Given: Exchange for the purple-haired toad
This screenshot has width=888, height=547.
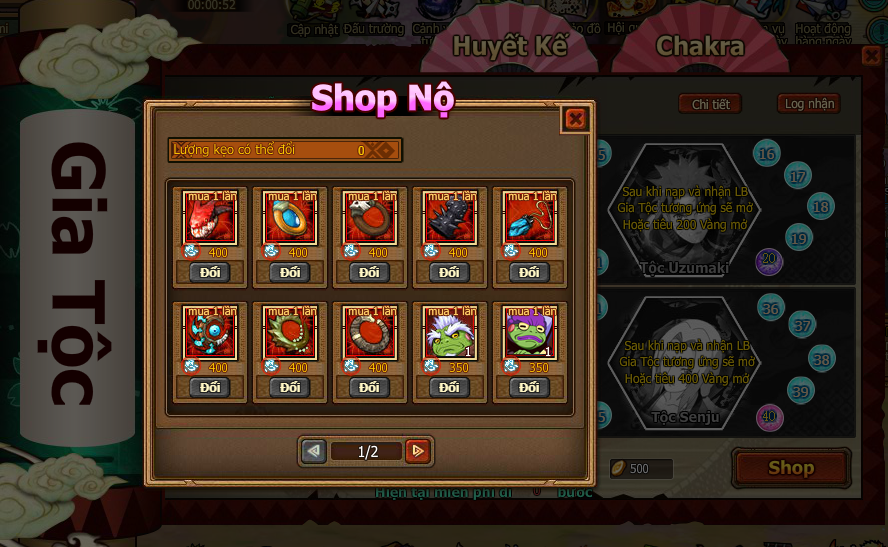Looking at the screenshot, I should (530, 387).
